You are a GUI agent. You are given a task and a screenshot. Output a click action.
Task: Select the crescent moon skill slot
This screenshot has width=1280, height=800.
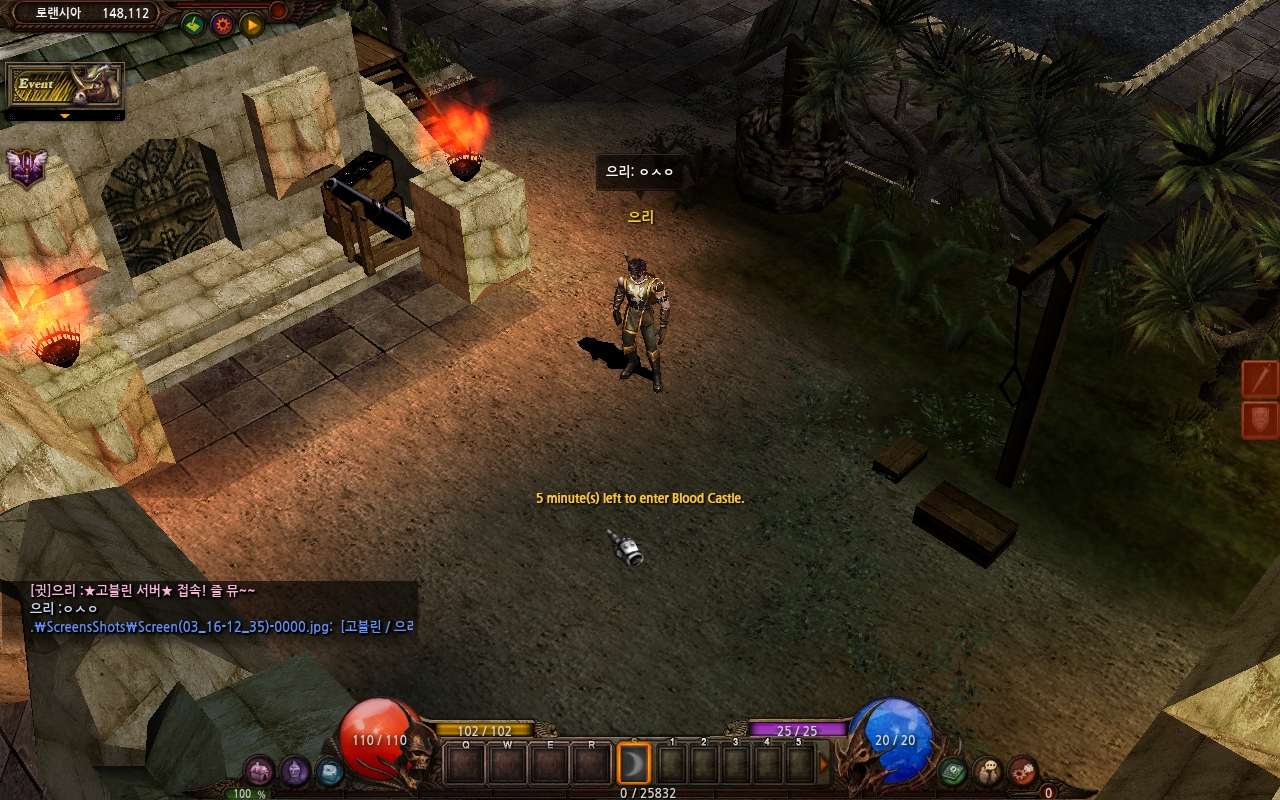point(634,765)
